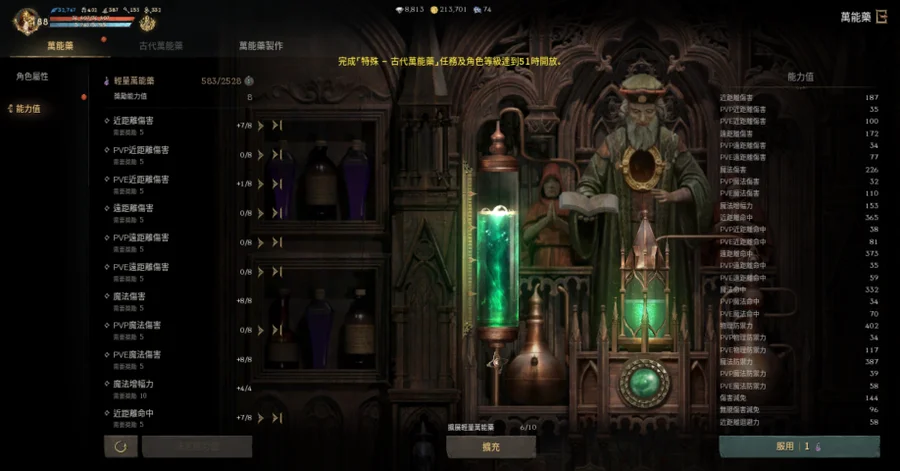The height and width of the screenshot is (471, 900).
Task: Click the info icon beside 583/2528
Action: click(249, 81)
